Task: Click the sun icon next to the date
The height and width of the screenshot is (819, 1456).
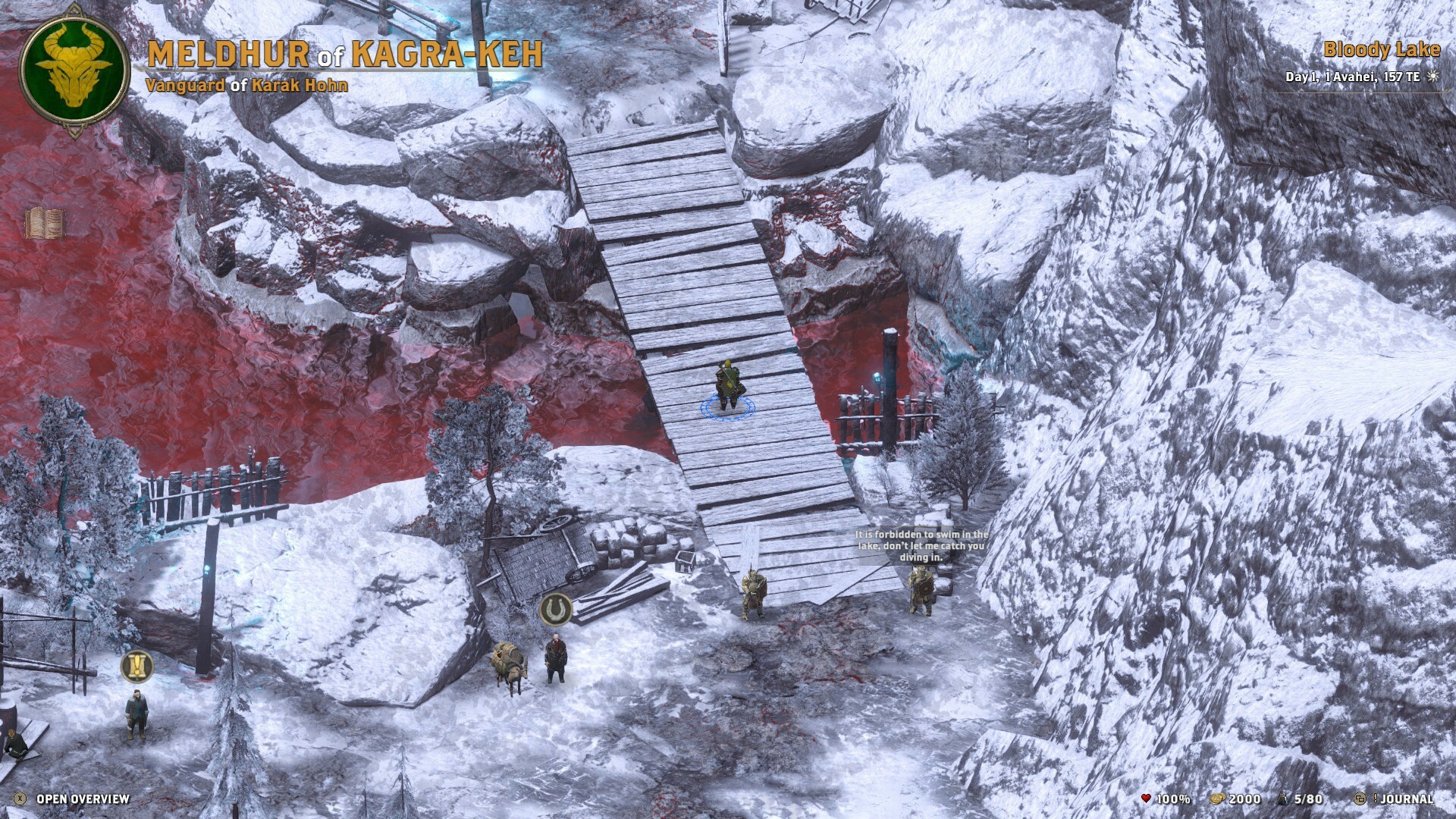Action: (x=1431, y=77)
